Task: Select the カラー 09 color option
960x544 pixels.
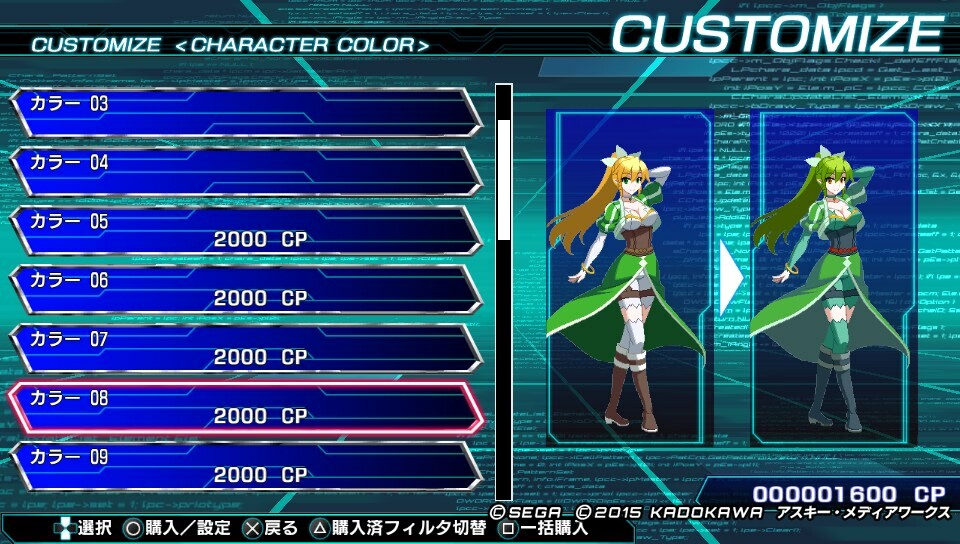Action: pos(245,465)
